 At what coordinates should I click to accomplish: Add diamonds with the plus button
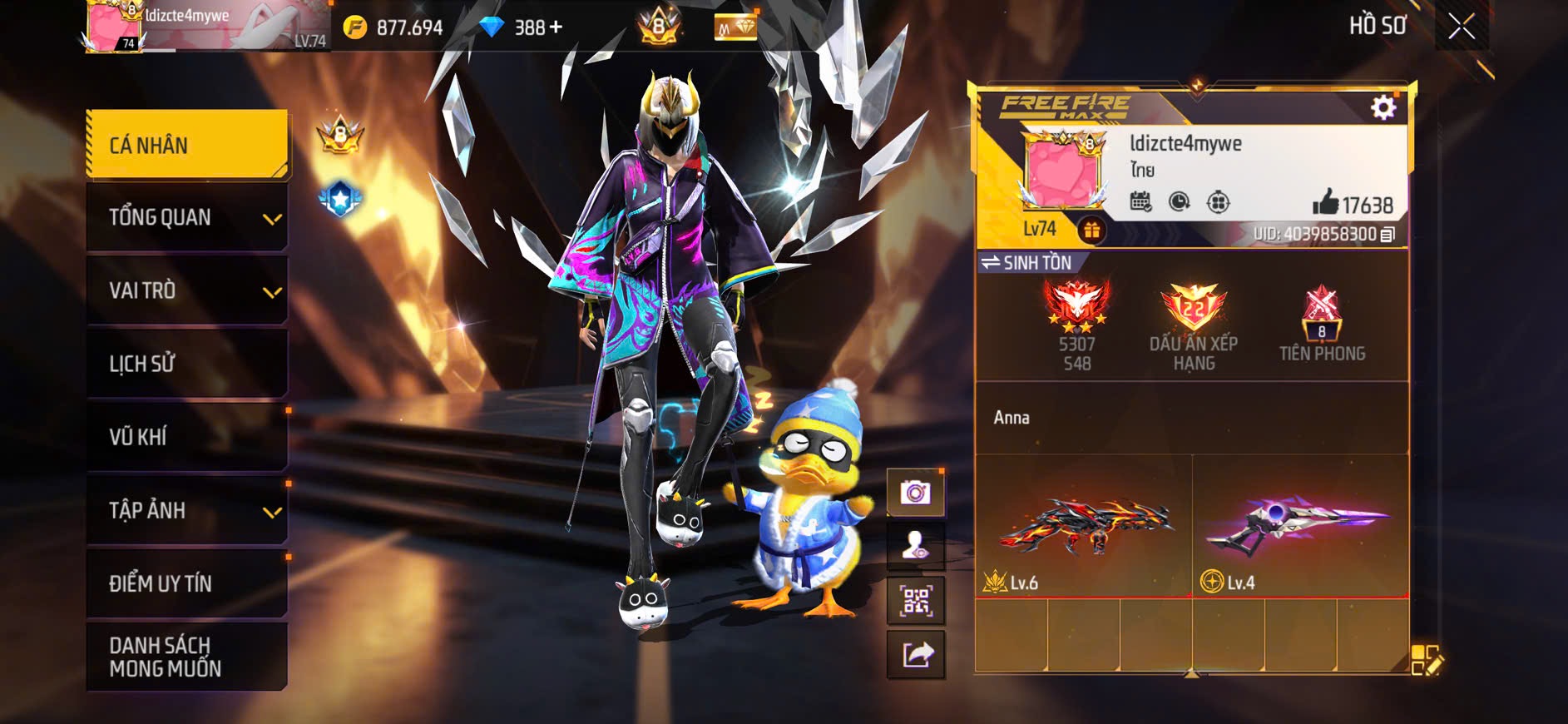[555, 27]
